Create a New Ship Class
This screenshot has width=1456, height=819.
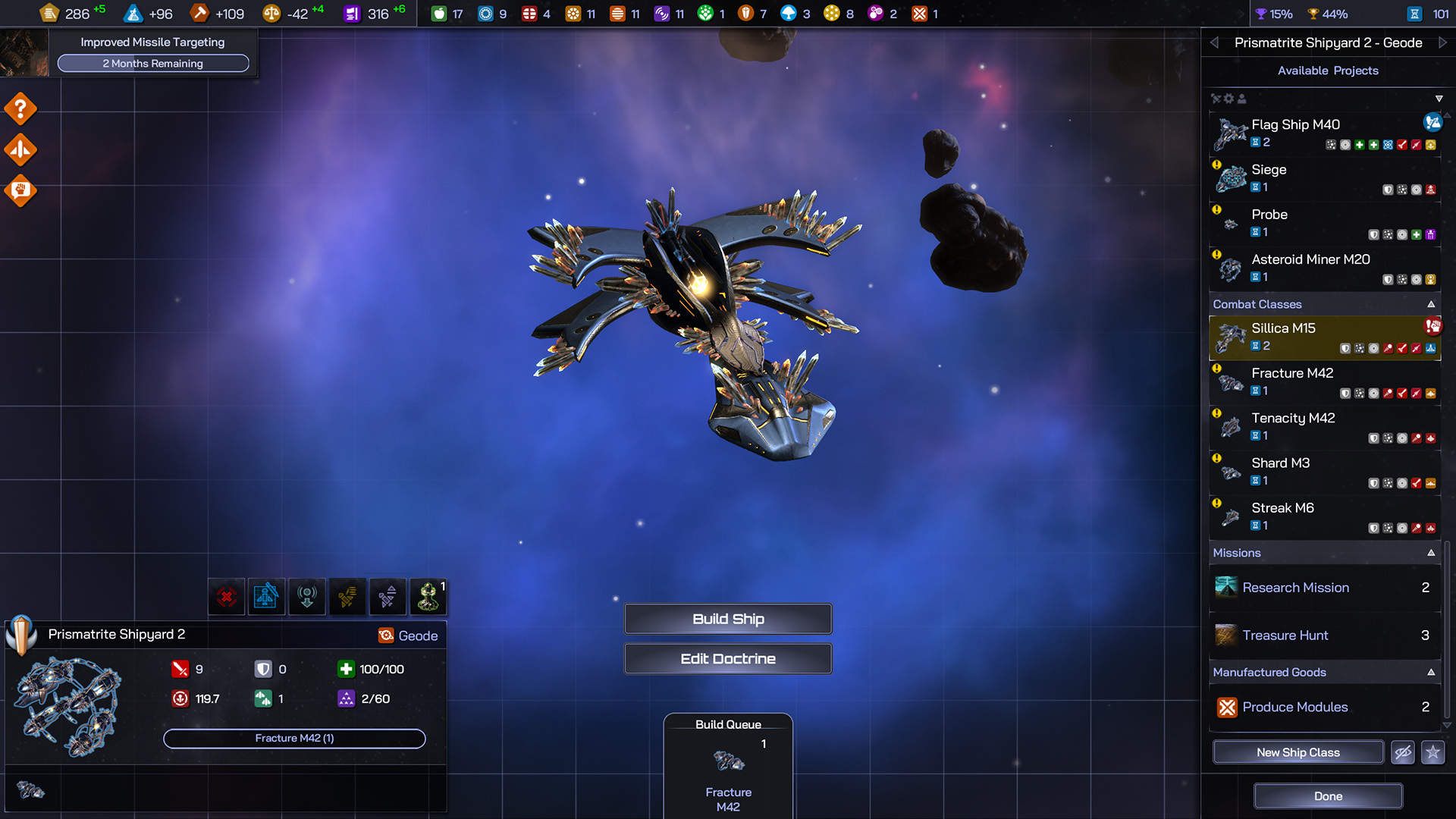coord(1298,752)
